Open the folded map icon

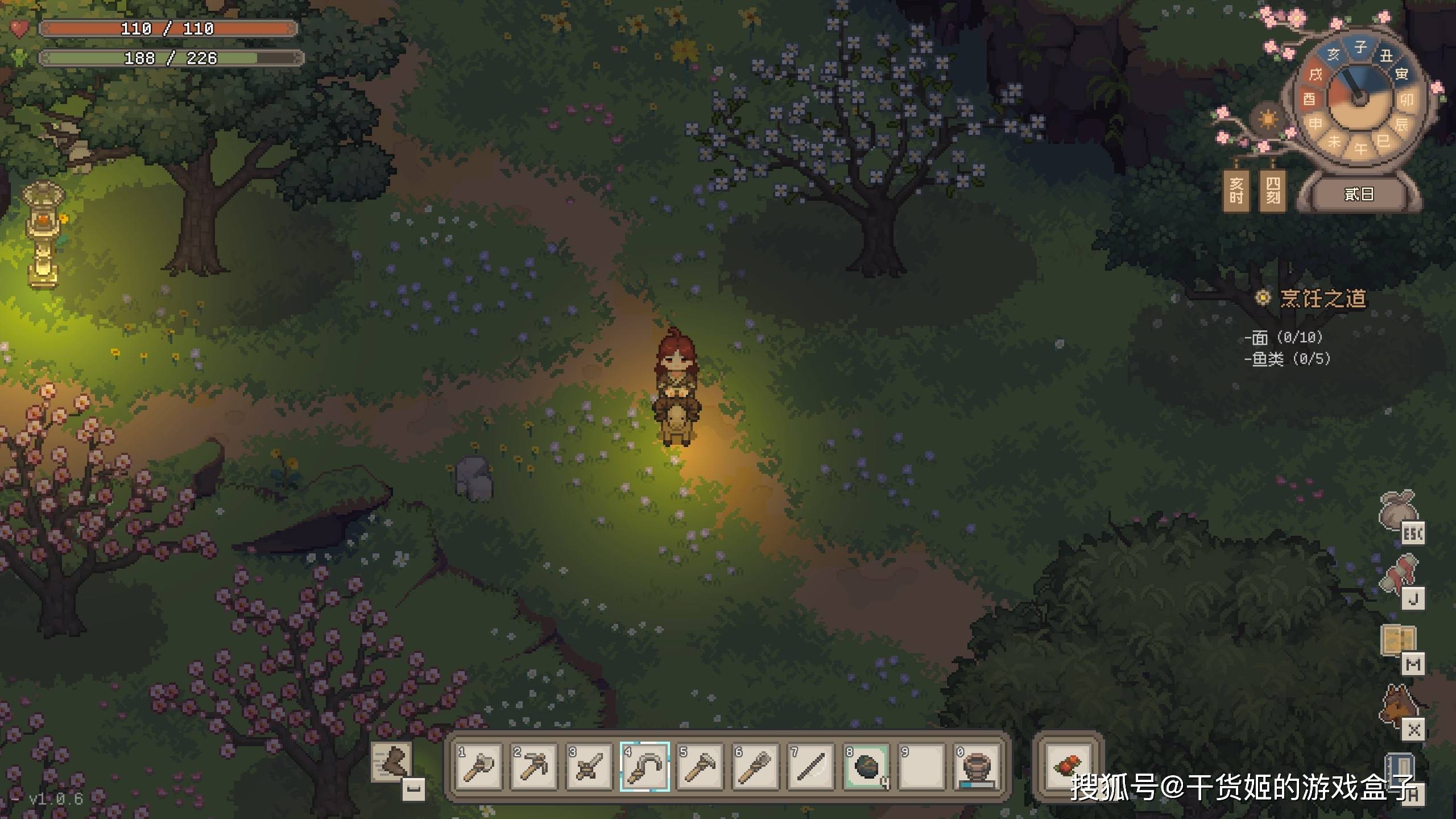(x=1398, y=640)
